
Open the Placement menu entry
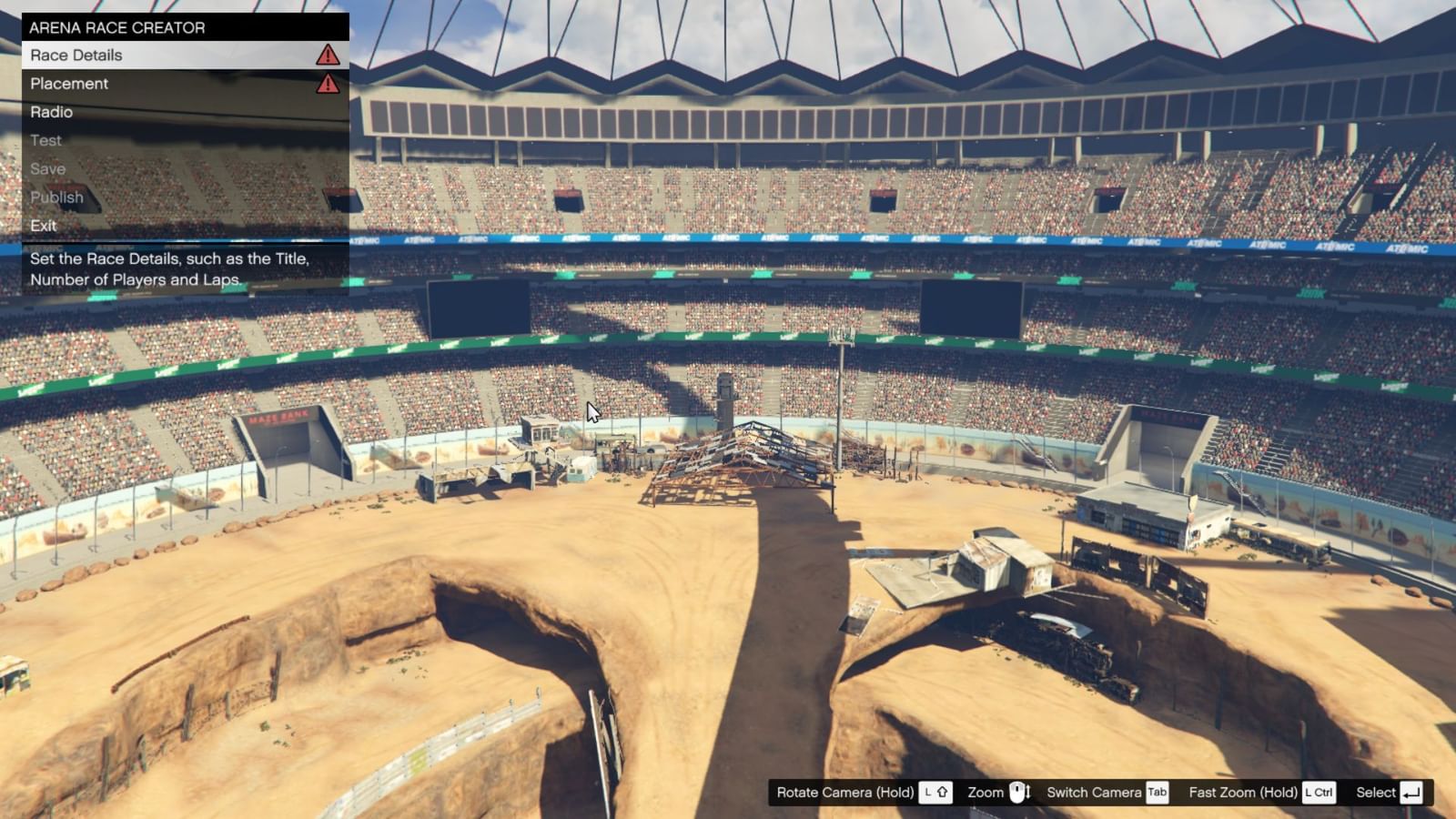(69, 83)
